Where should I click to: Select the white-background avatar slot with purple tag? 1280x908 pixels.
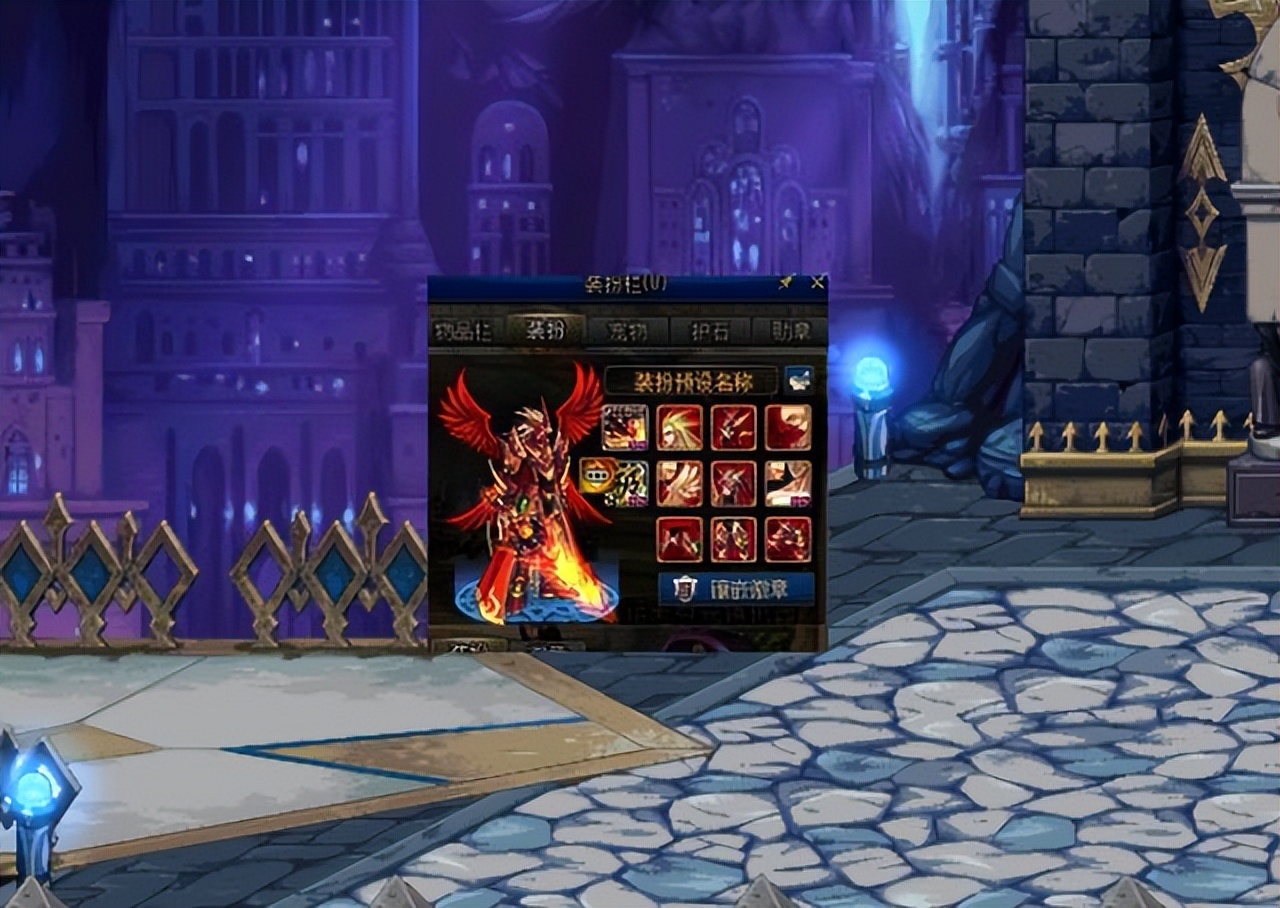coord(788,483)
